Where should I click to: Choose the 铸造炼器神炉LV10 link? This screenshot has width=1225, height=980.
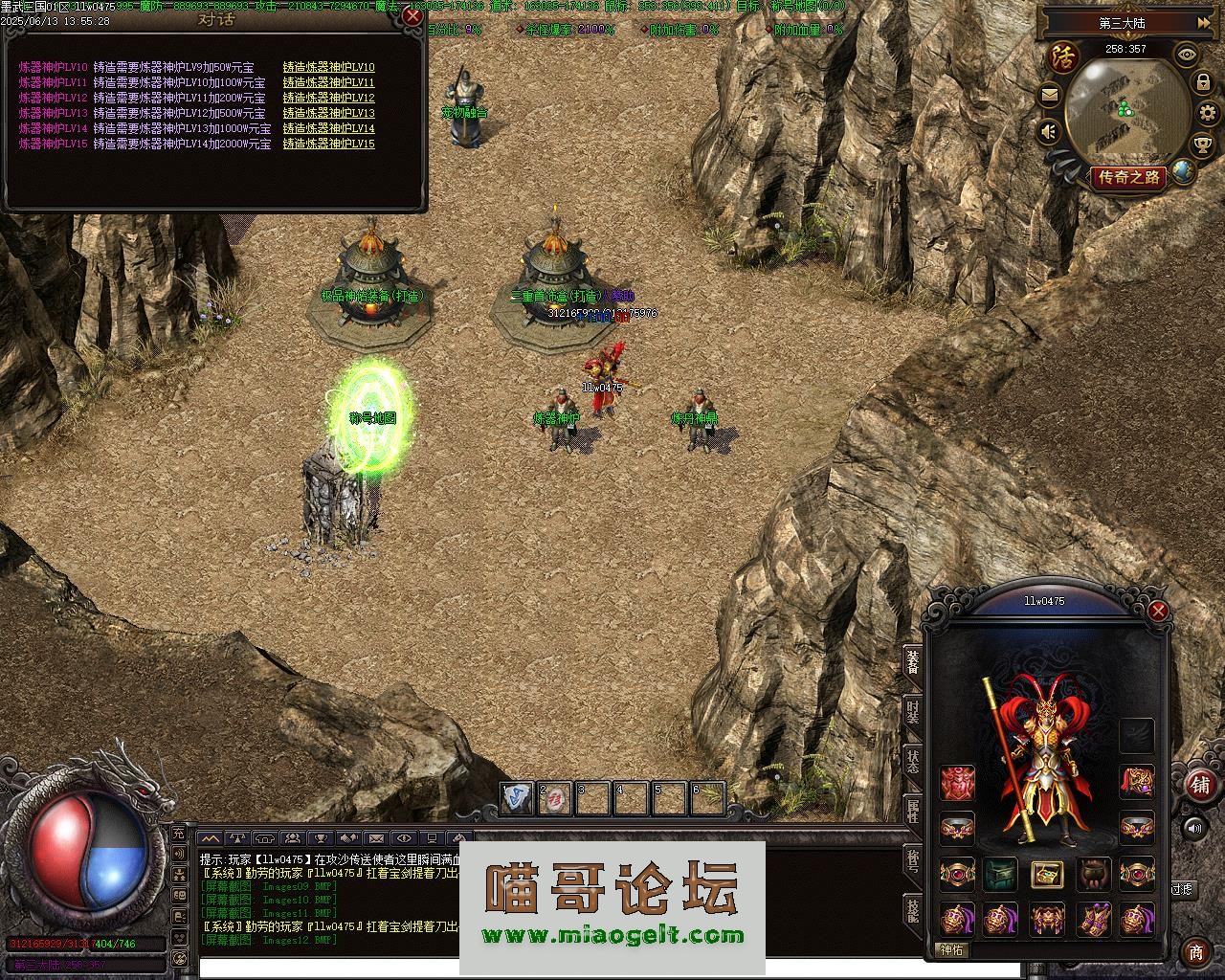pos(328,68)
